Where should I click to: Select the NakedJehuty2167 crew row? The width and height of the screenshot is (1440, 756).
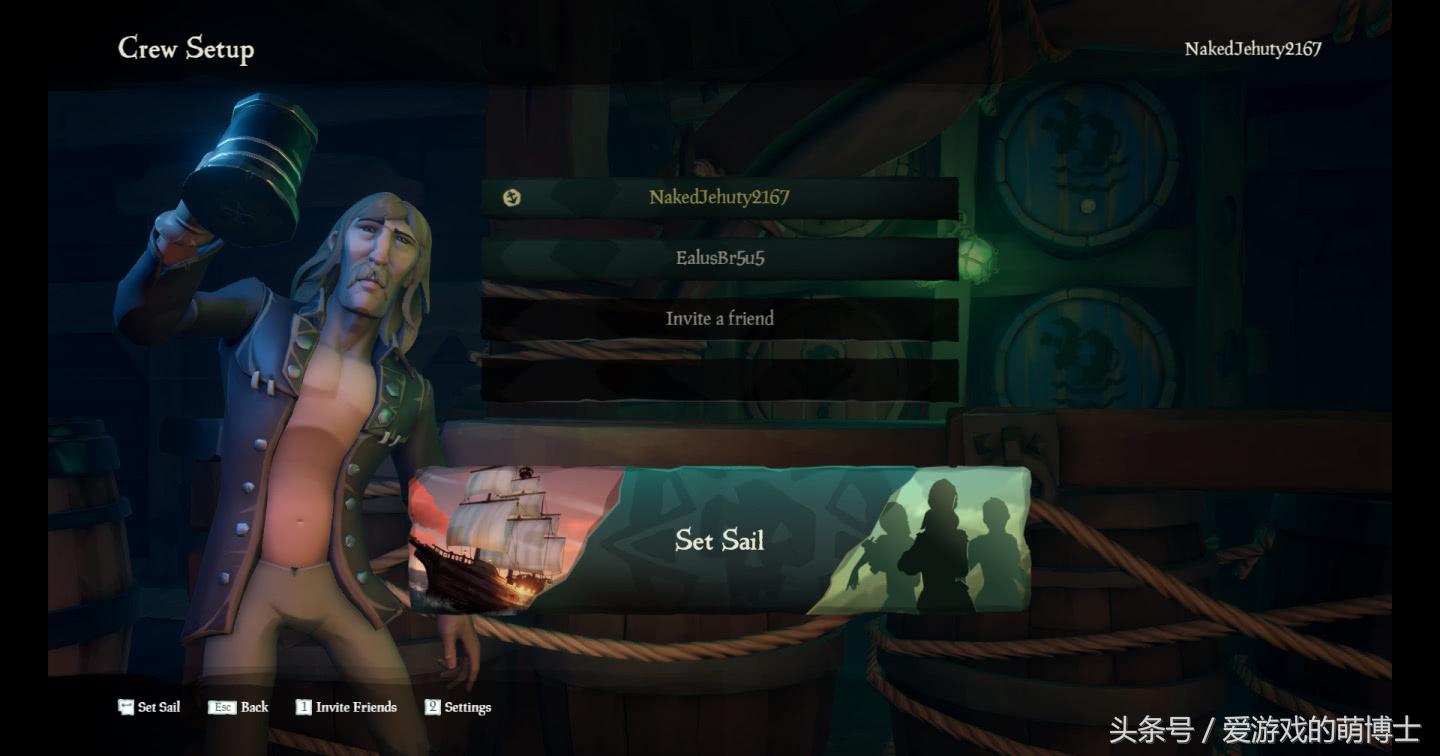click(719, 197)
